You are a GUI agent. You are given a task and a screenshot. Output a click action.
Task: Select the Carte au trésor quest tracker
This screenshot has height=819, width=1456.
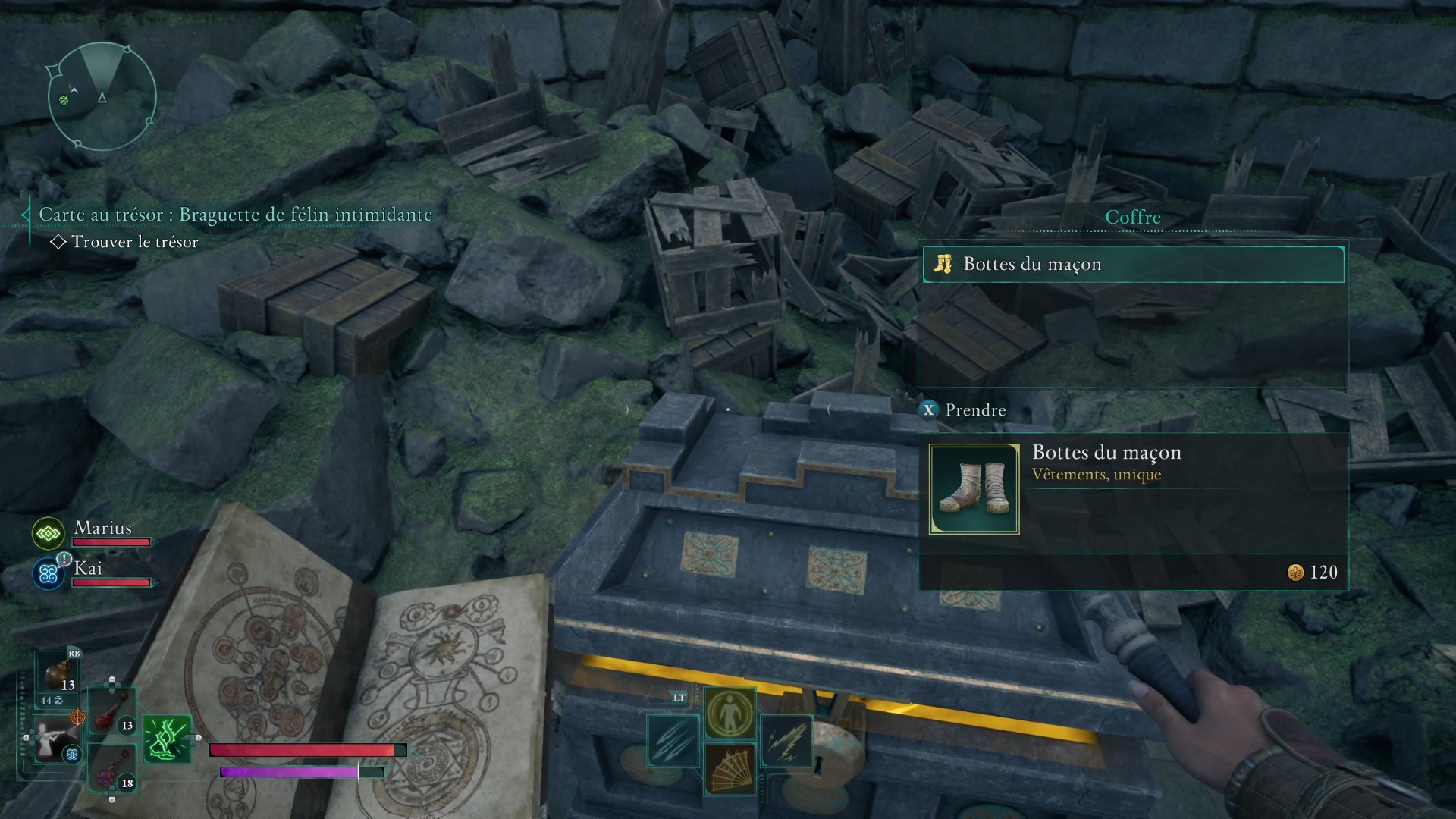(235, 215)
